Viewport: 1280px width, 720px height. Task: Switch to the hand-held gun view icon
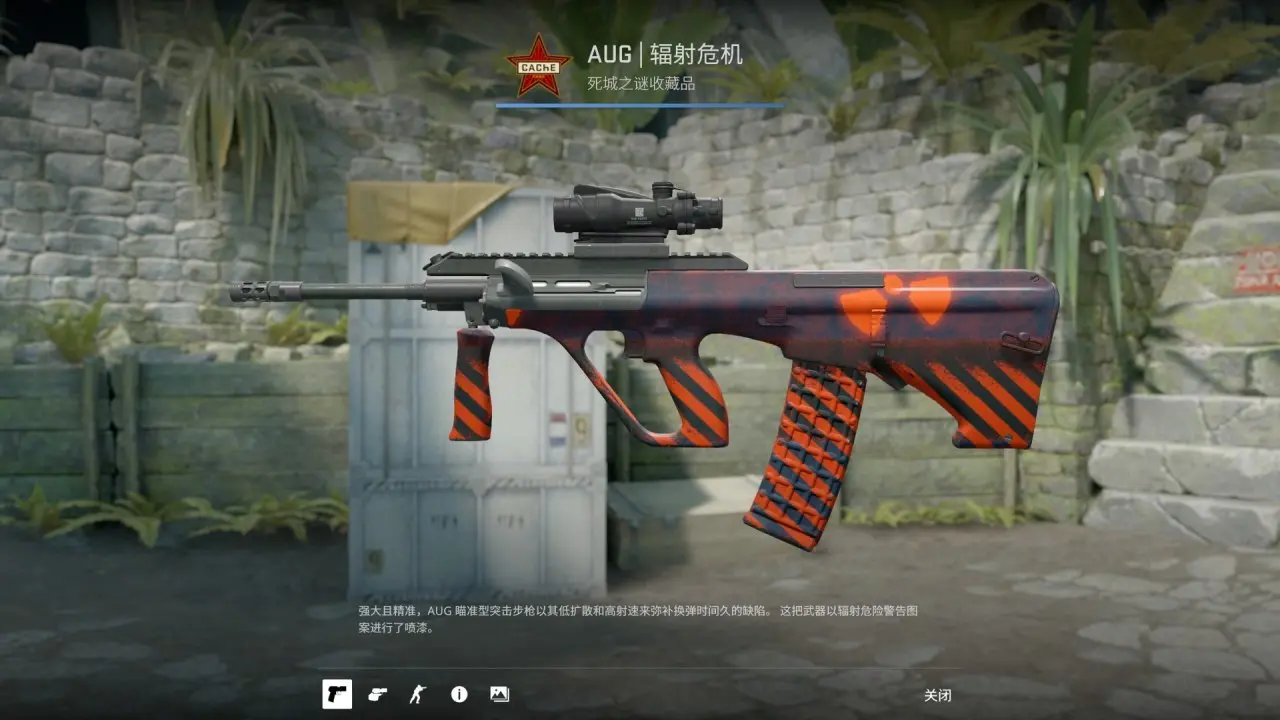[377, 694]
